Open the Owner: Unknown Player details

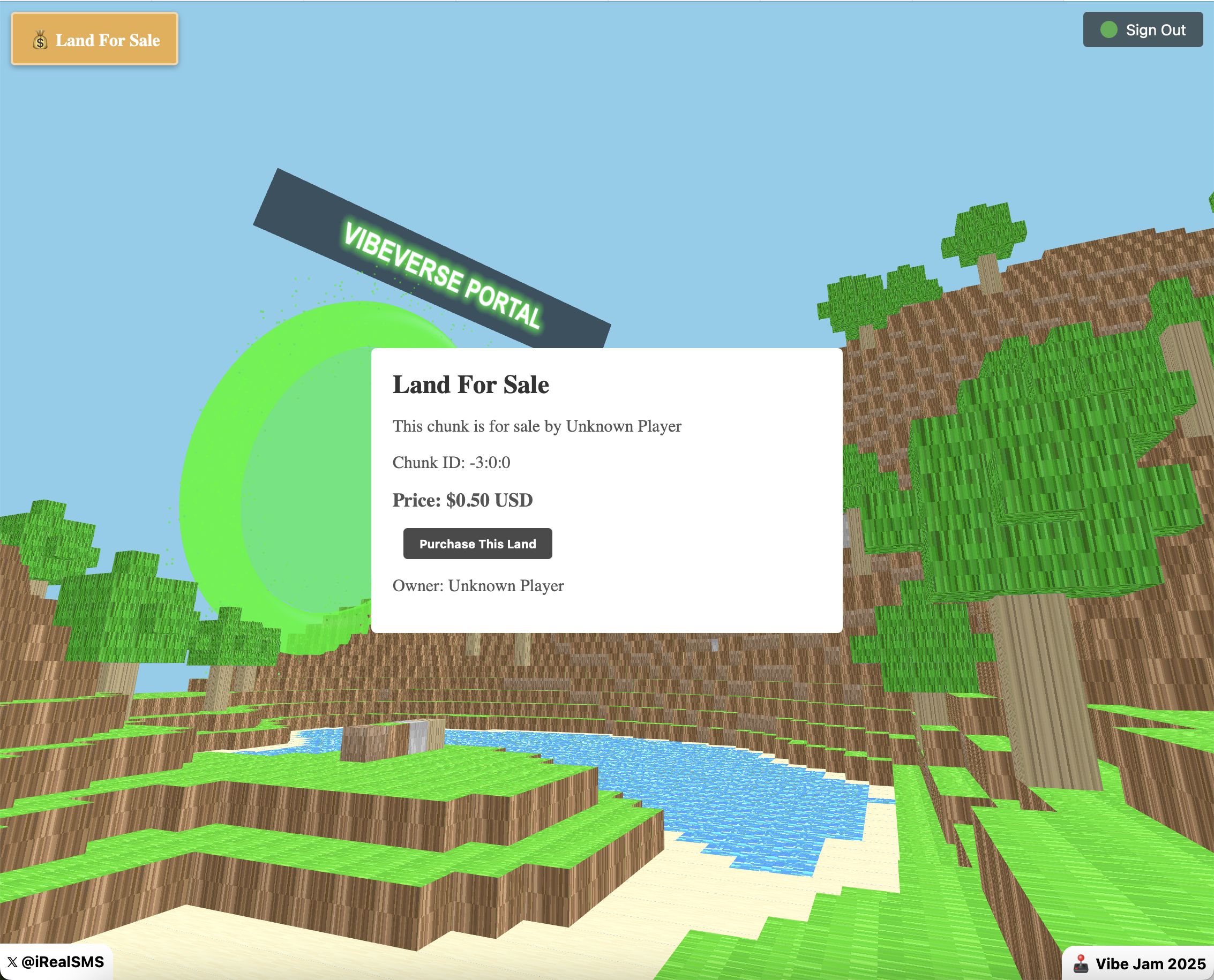tap(478, 585)
